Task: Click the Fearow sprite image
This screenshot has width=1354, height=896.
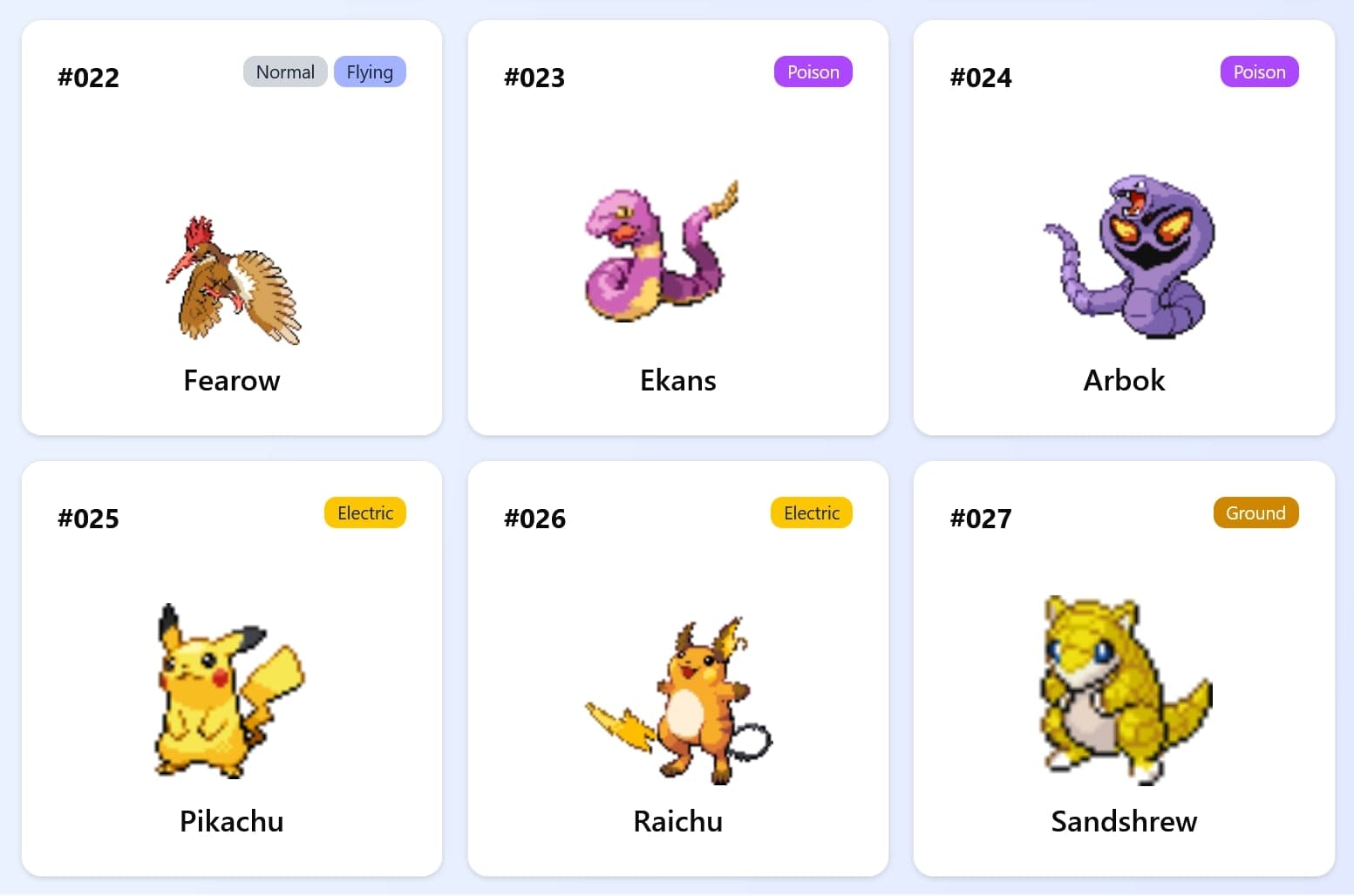Action: tap(231, 277)
